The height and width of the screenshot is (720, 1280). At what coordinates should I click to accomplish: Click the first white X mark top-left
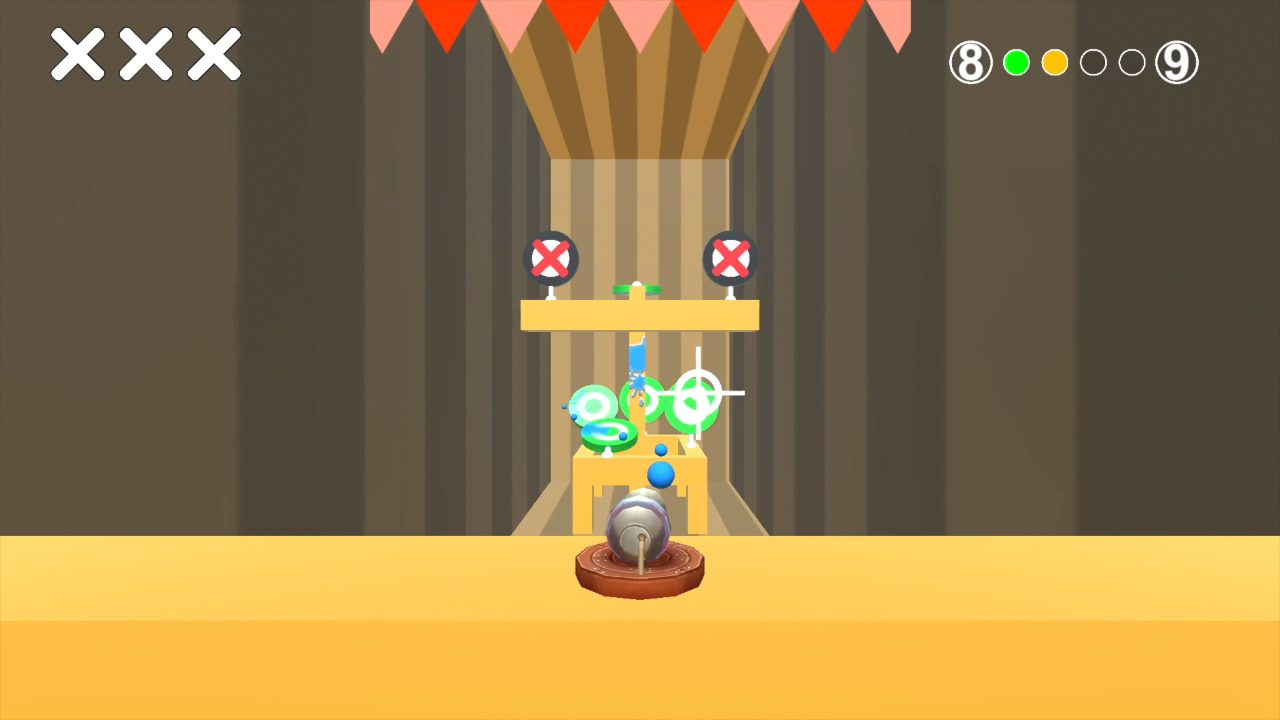[77, 54]
